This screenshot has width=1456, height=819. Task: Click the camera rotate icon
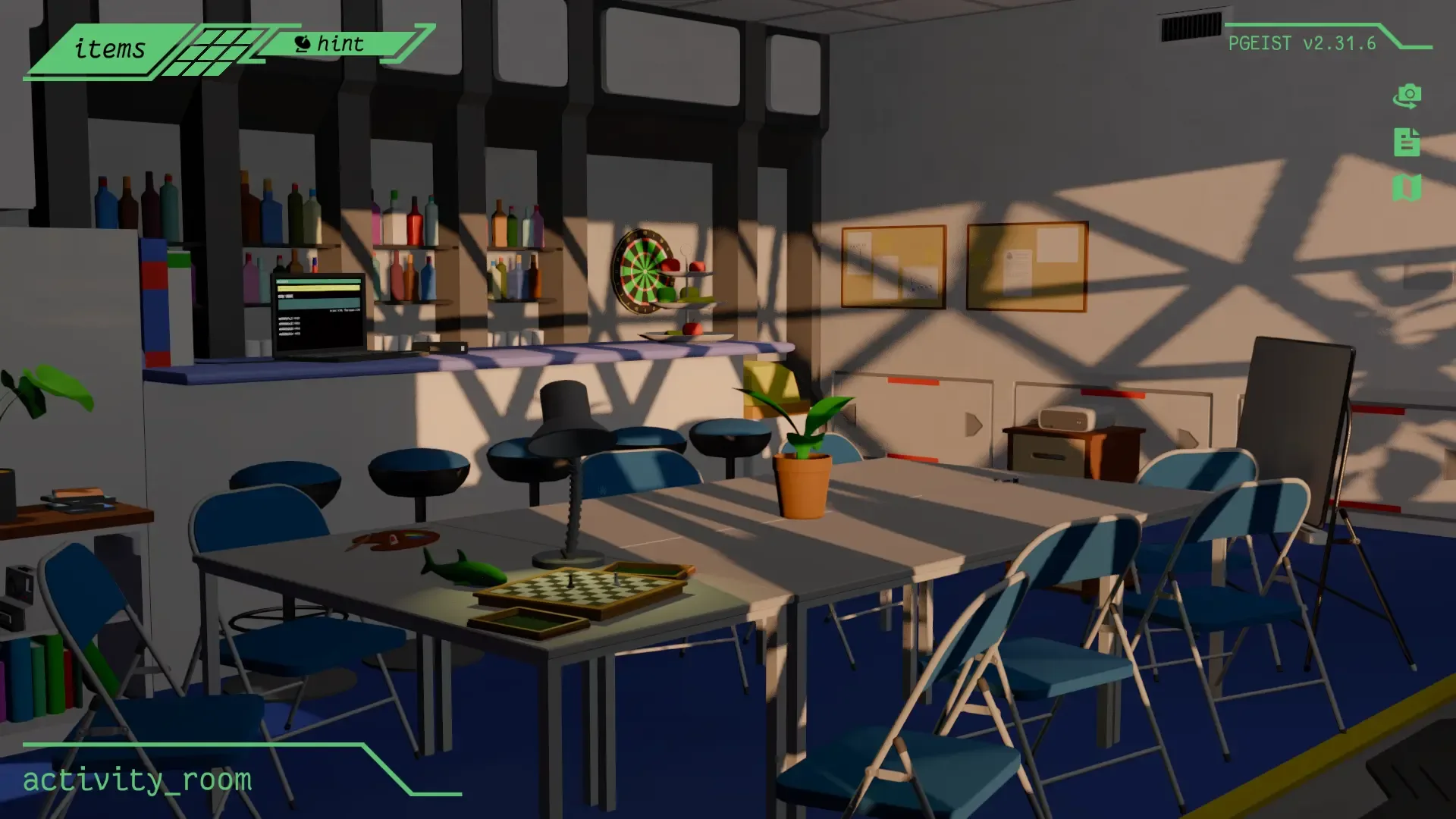point(1407,97)
